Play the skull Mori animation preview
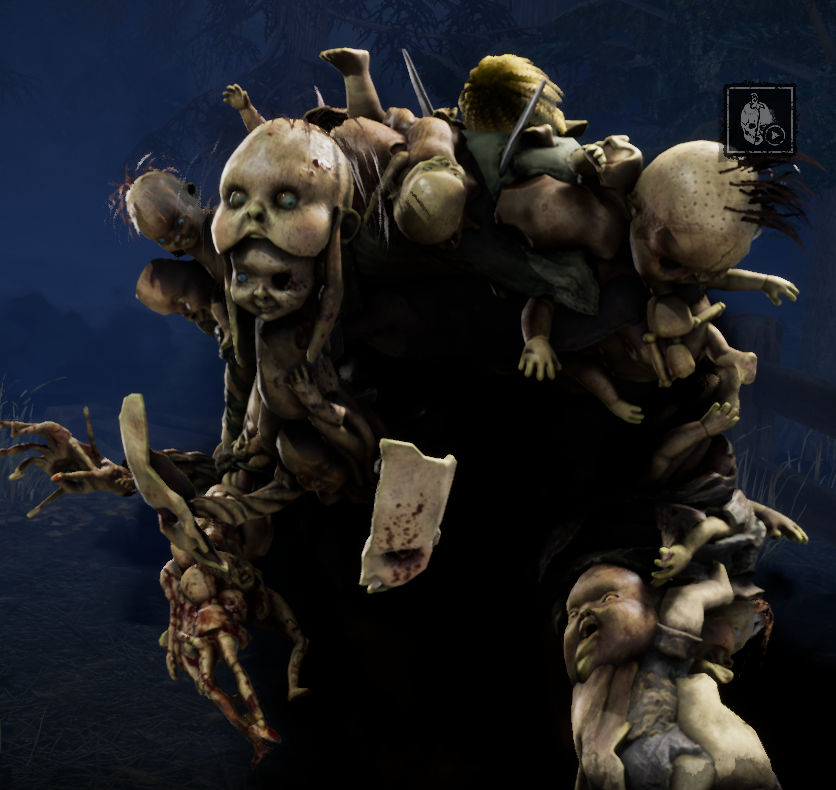Viewport: 836px width, 790px height. tap(760, 121)
